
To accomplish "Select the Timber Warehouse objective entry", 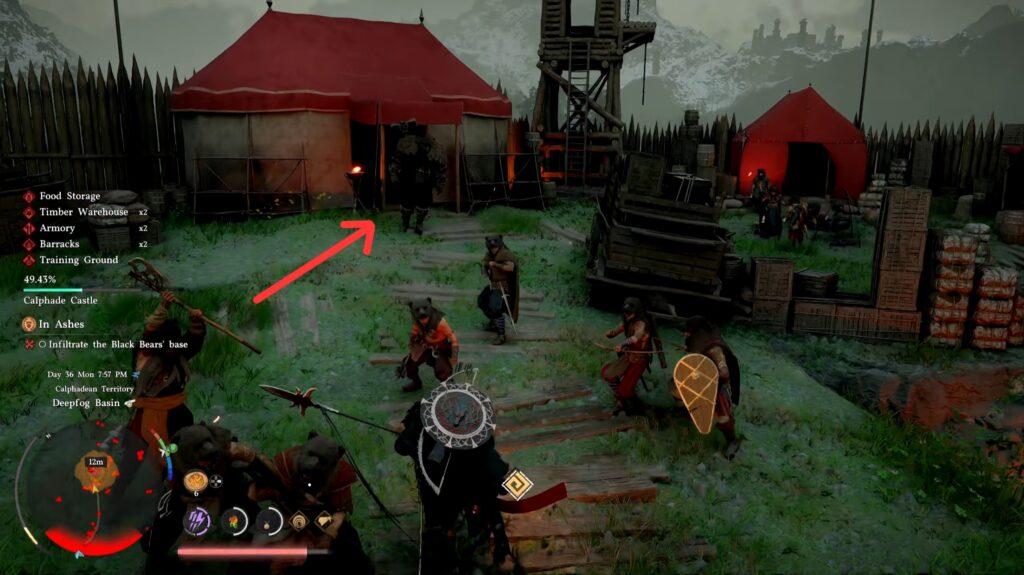I will (84, 212).
